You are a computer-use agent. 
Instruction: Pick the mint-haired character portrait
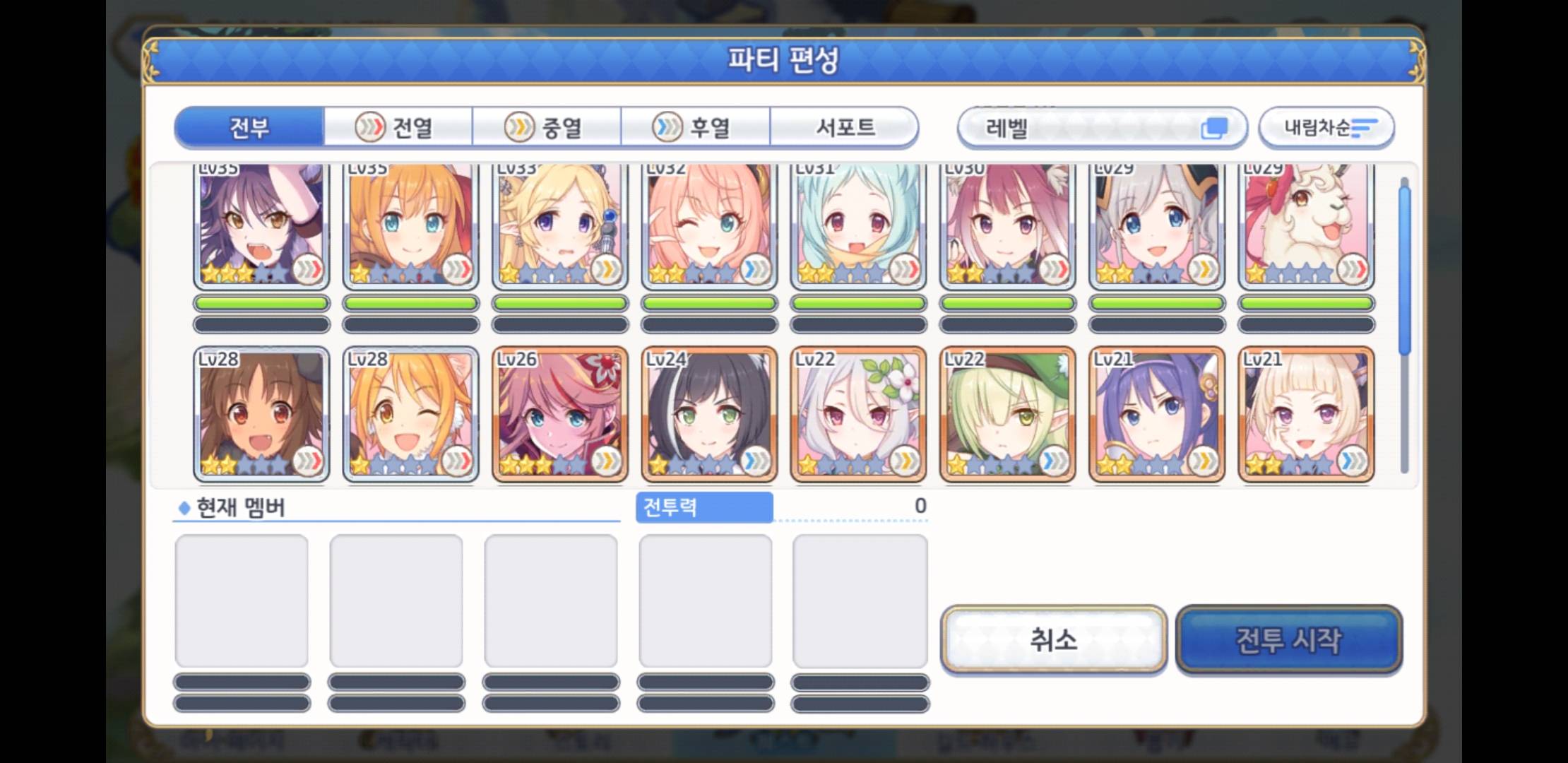[858, 225]
